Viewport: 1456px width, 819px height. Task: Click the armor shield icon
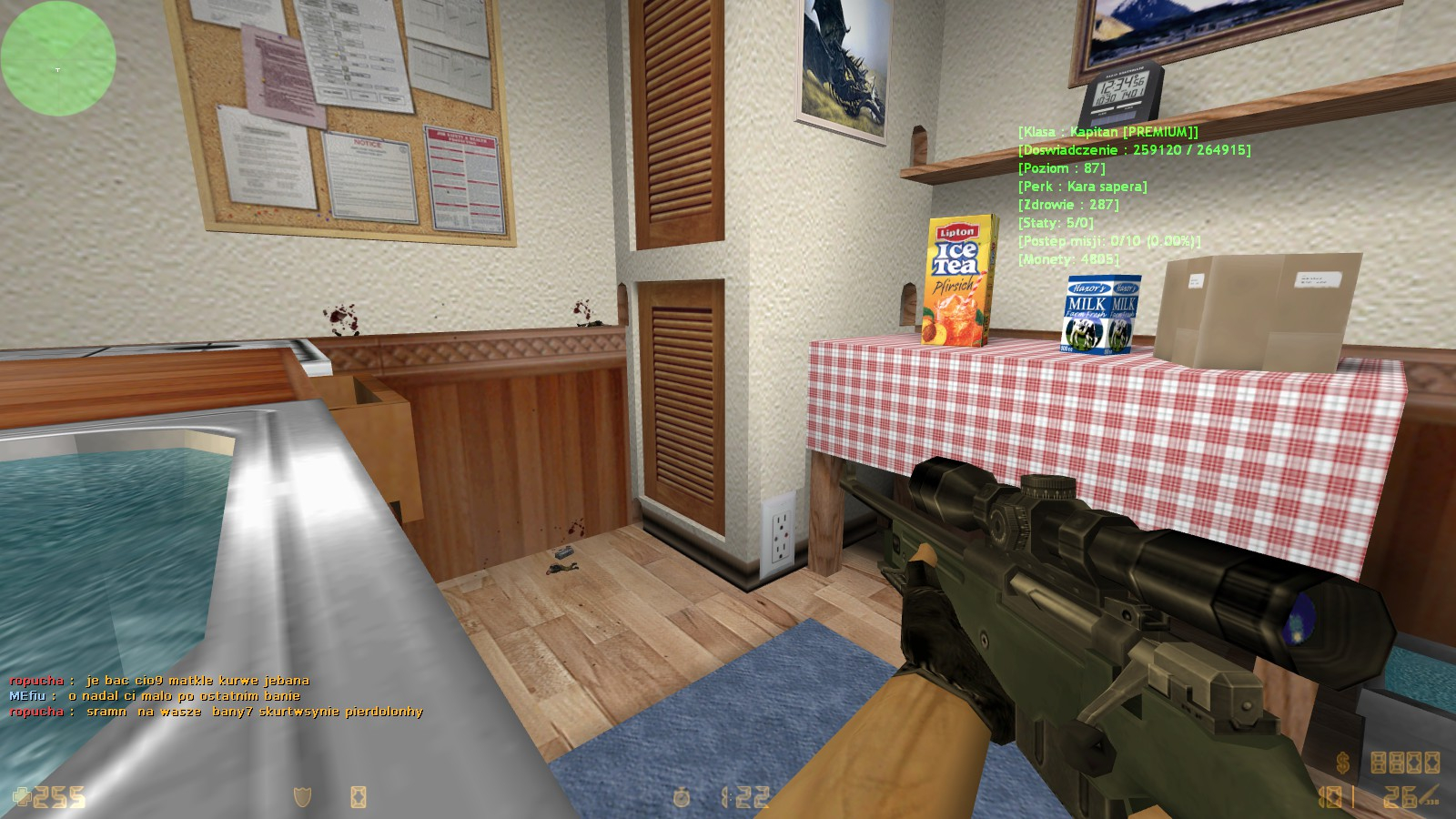(302, 797)
